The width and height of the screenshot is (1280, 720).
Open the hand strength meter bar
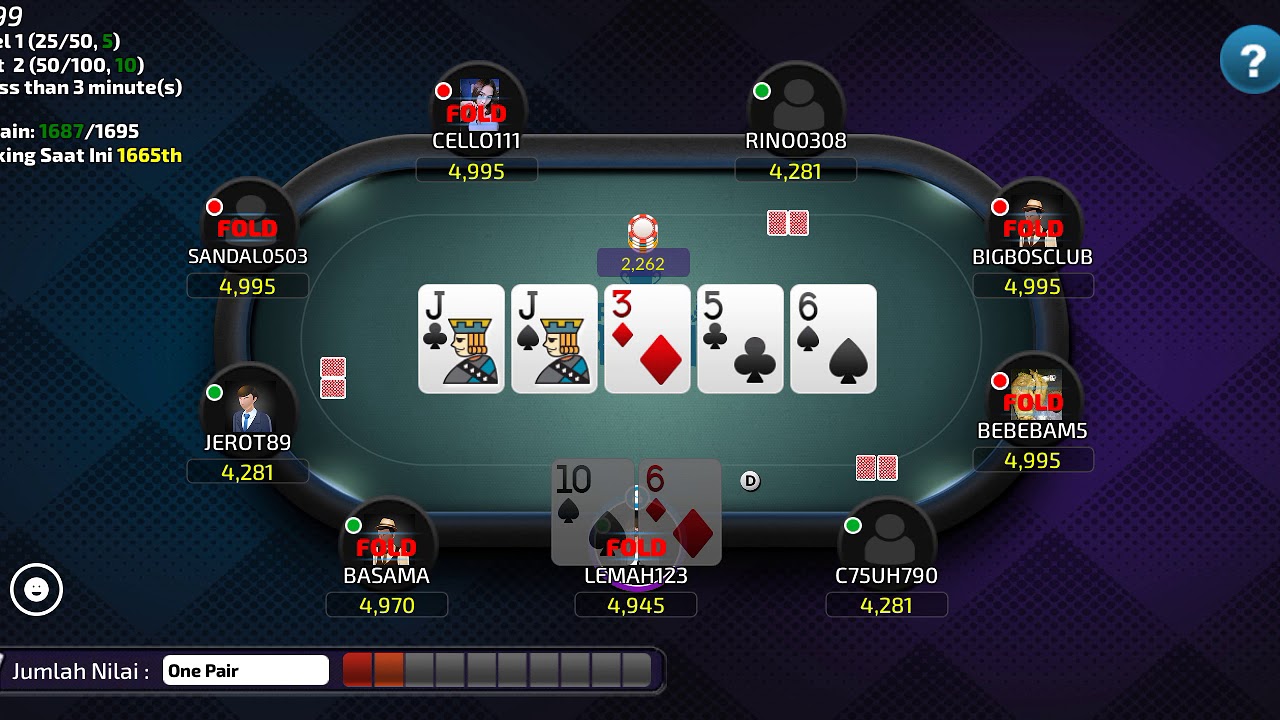(x=497, y=670)
